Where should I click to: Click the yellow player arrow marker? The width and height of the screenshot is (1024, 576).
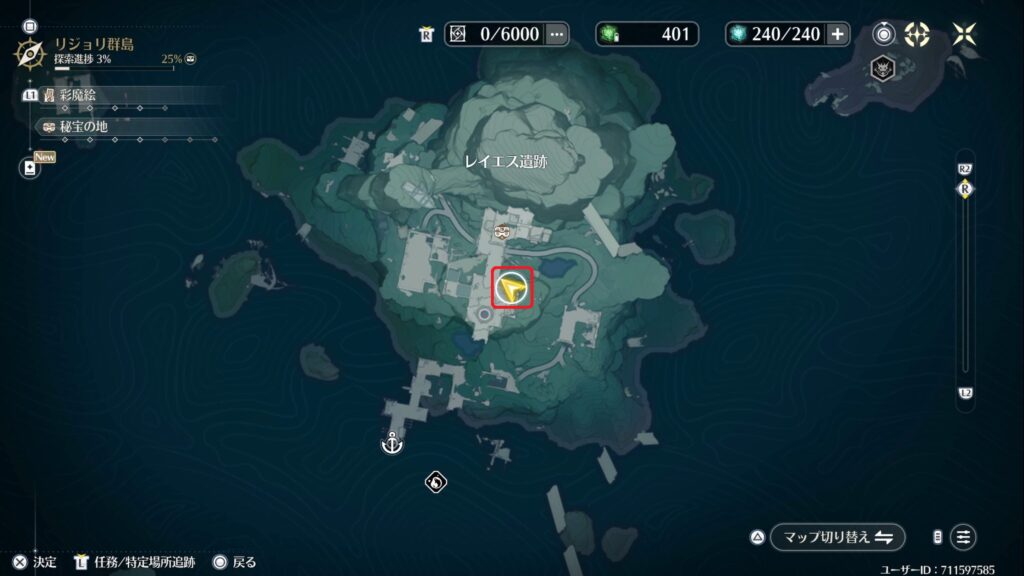pyautogui.click(x=513, y=290)
